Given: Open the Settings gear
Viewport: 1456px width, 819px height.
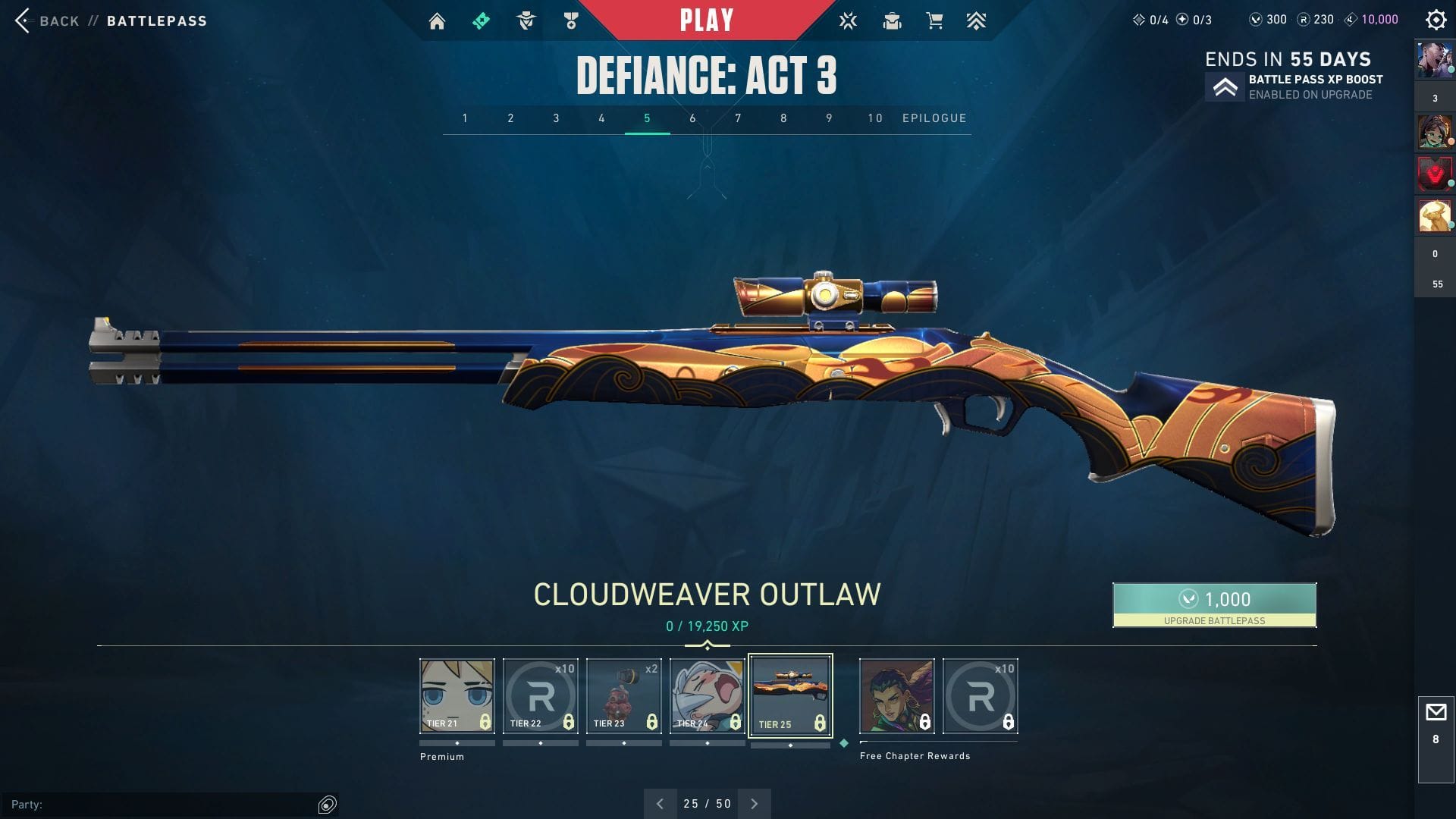Looking at the screenshot, I should tap(1436, 20).
